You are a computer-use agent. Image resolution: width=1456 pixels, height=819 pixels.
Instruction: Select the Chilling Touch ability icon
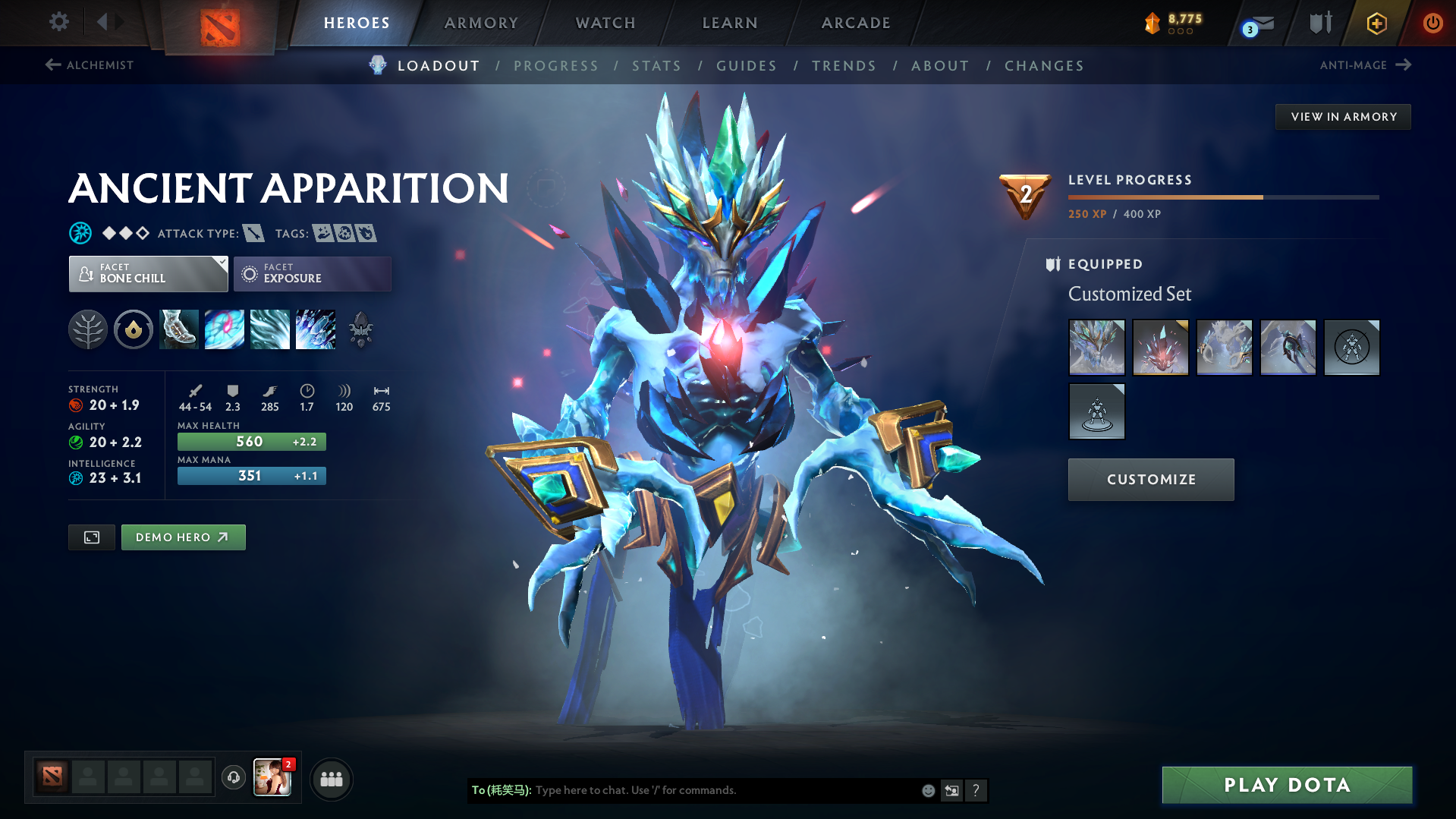click(270, 329)
